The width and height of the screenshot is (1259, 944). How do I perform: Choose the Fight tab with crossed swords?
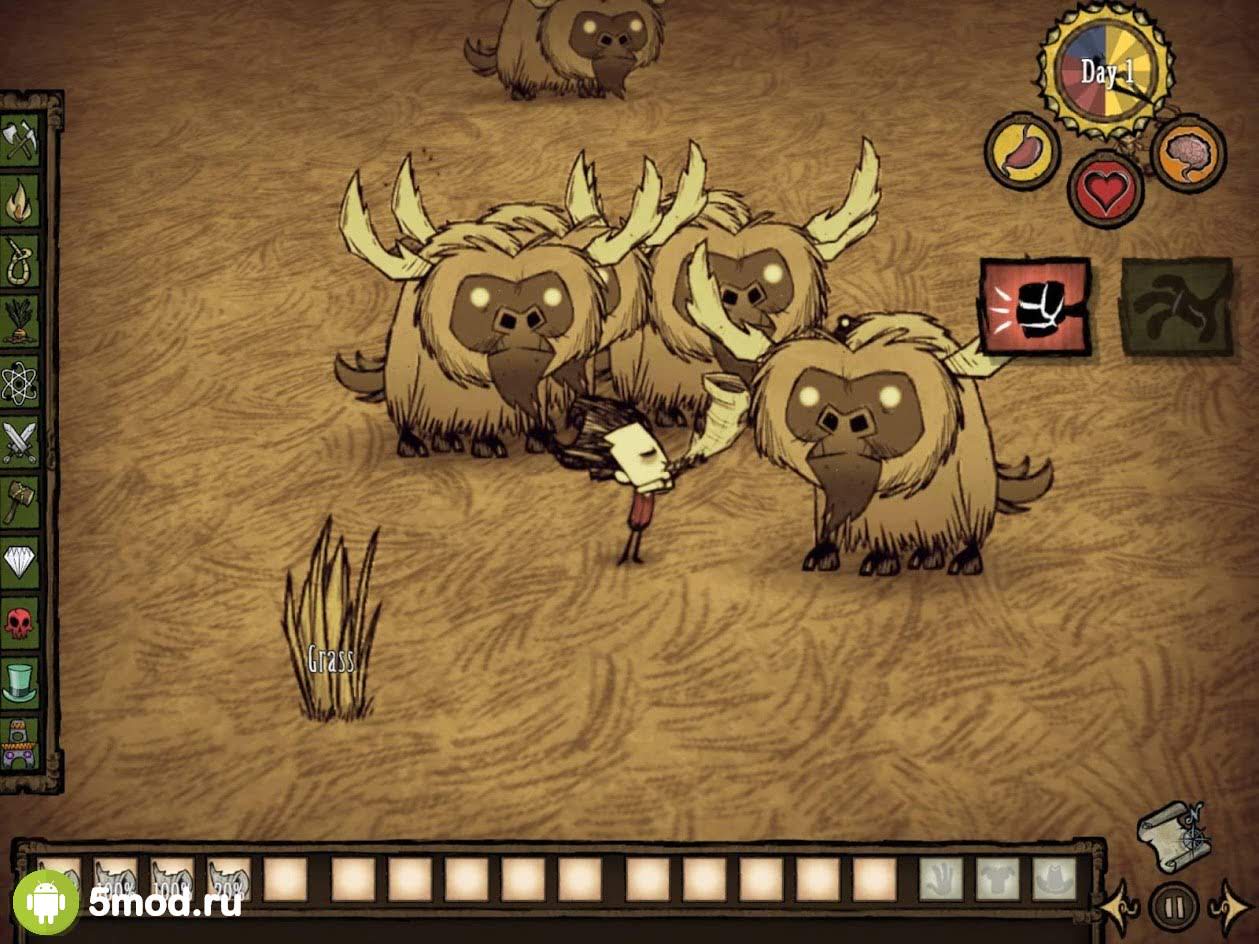(x=20, y=441)
